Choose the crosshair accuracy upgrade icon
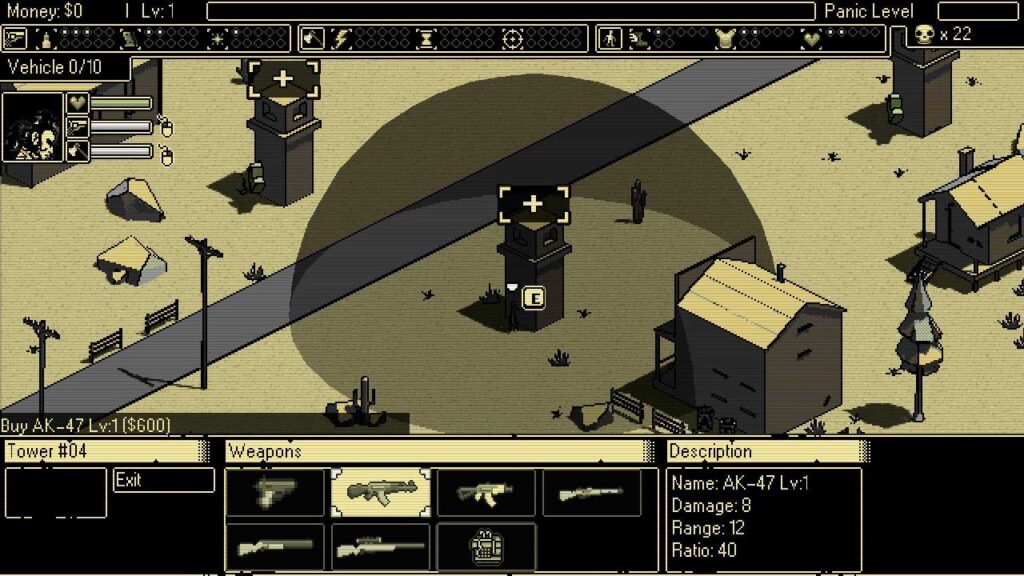 513,39
